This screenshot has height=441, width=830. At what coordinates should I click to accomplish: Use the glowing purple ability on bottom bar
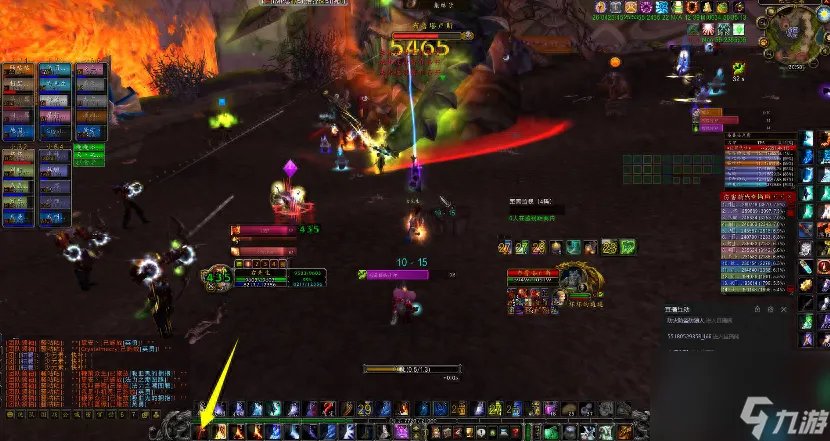403,431
